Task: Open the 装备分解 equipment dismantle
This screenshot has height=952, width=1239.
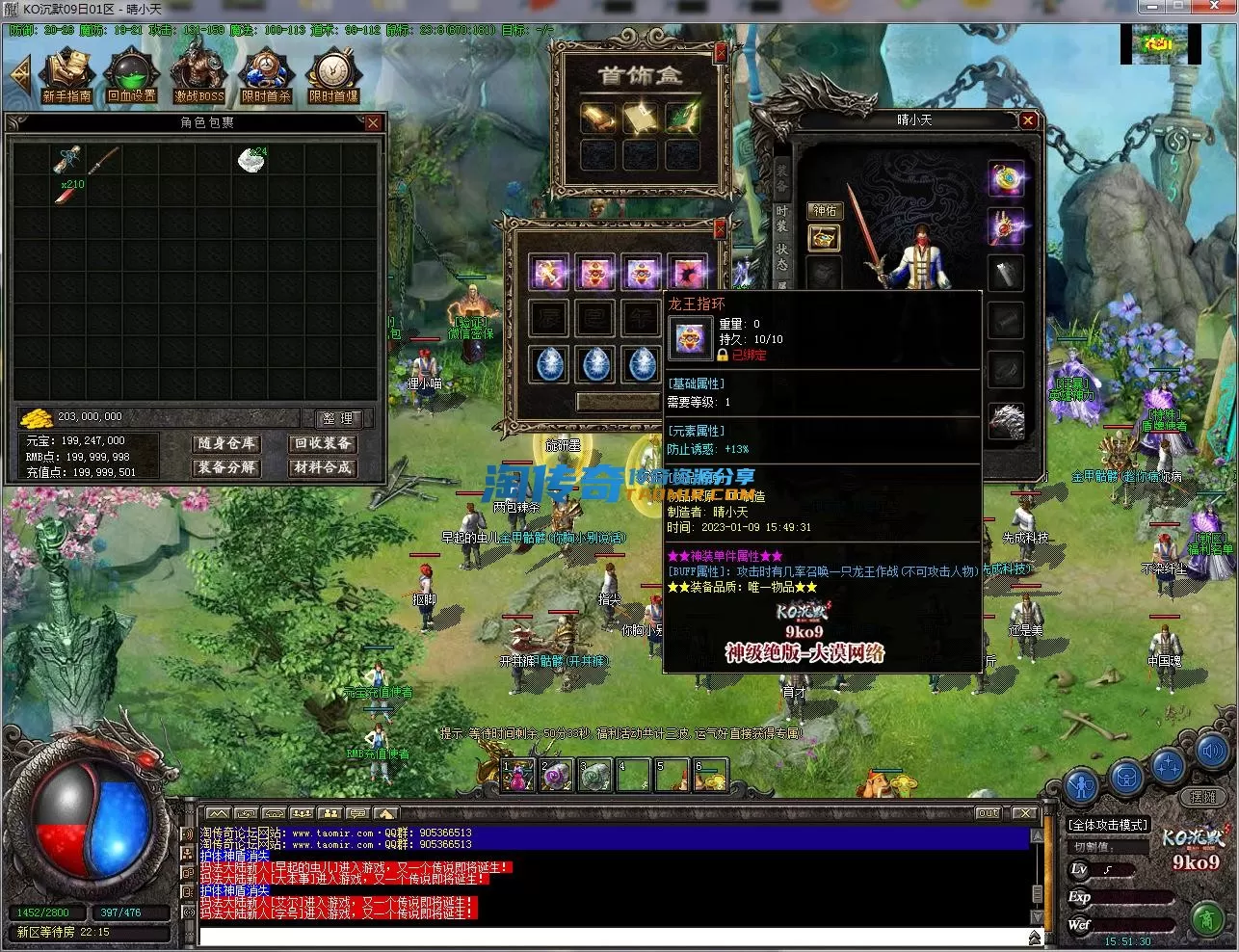Action: pos(226,467)
